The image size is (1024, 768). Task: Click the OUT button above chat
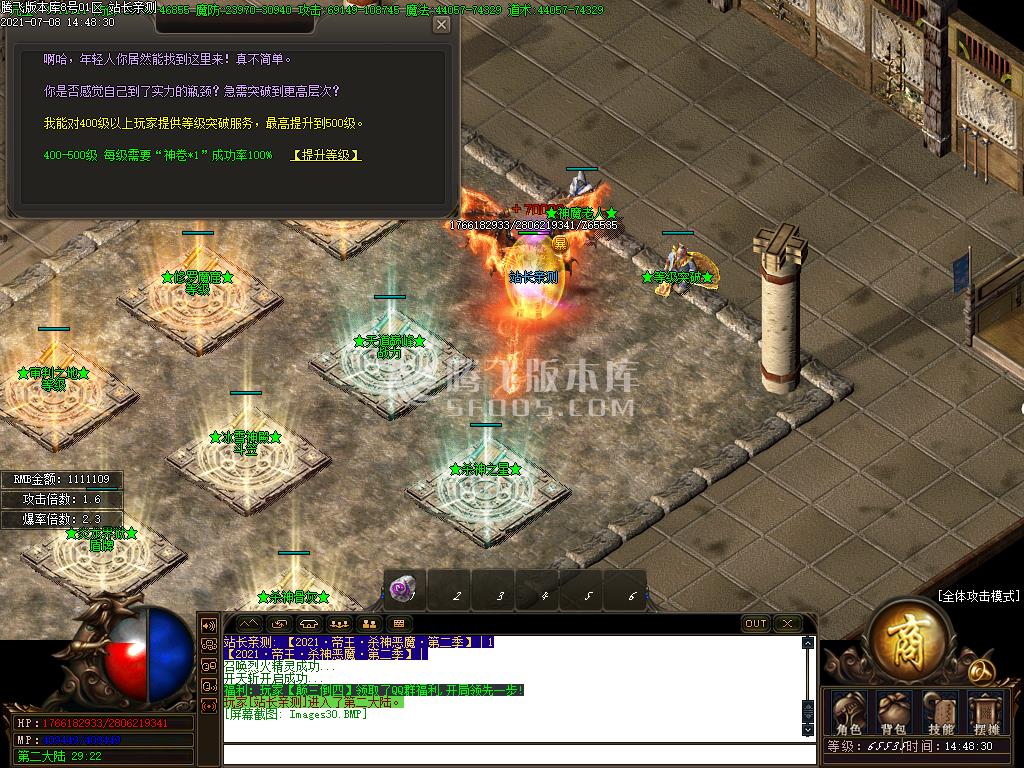click(756, 624)
